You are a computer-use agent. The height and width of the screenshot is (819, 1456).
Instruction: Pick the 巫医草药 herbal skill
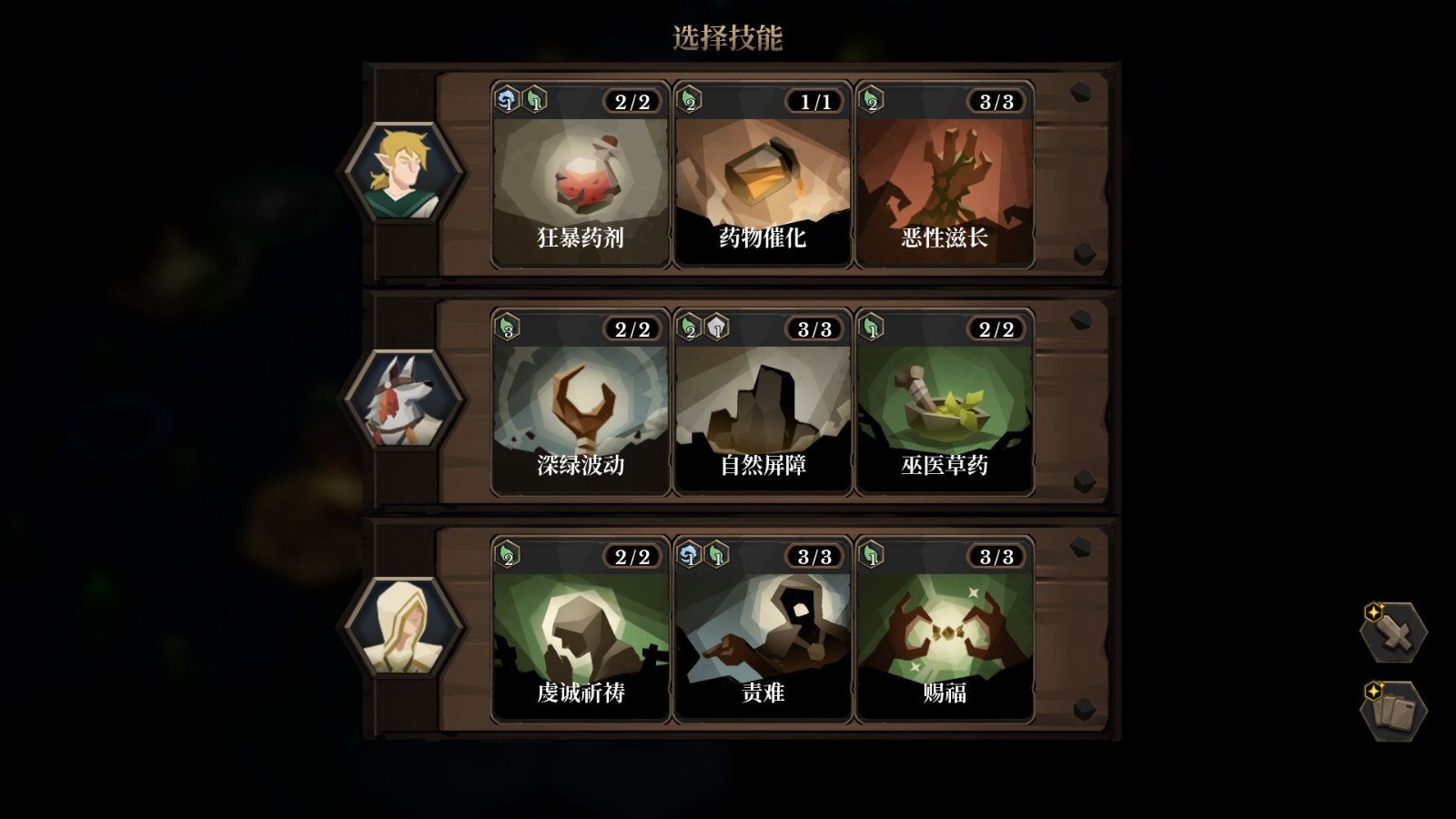945,403
